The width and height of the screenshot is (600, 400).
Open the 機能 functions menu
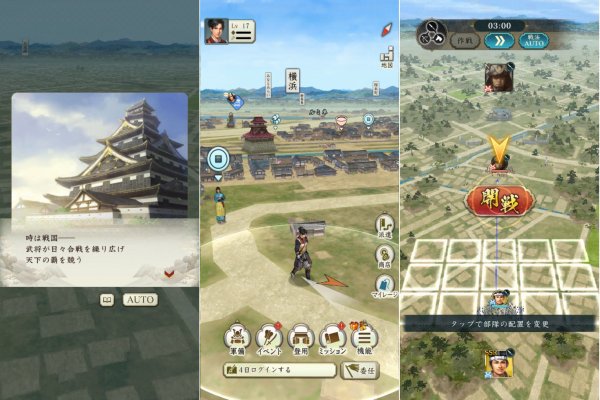[x=365, y=340]
